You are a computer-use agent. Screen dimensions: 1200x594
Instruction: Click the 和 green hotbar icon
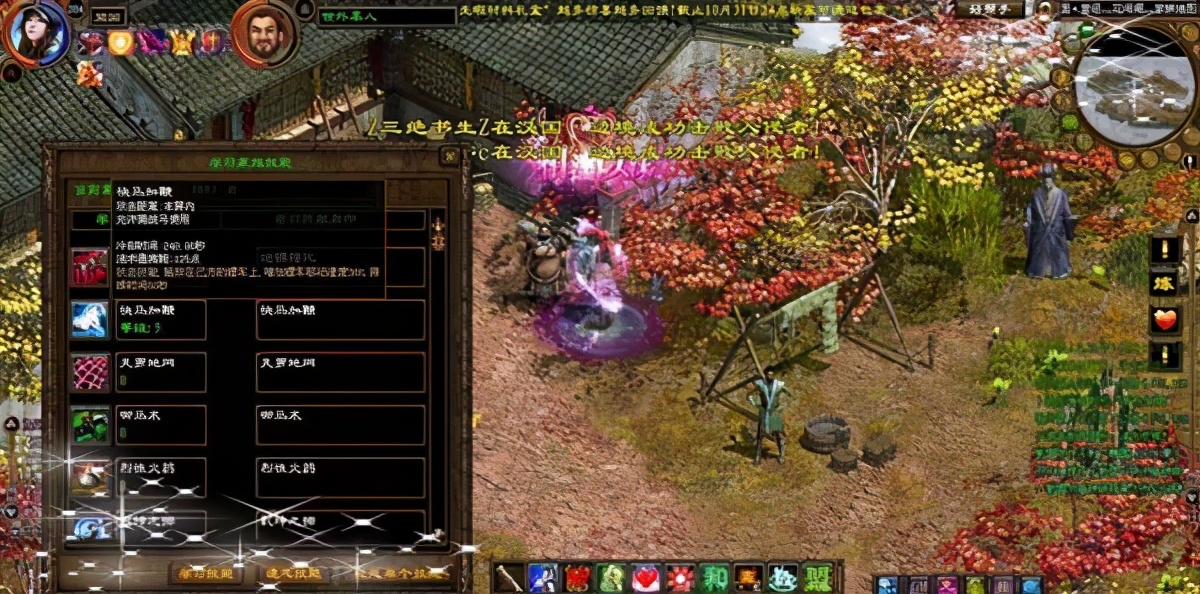pyautogui.click(x=715, y=578)
